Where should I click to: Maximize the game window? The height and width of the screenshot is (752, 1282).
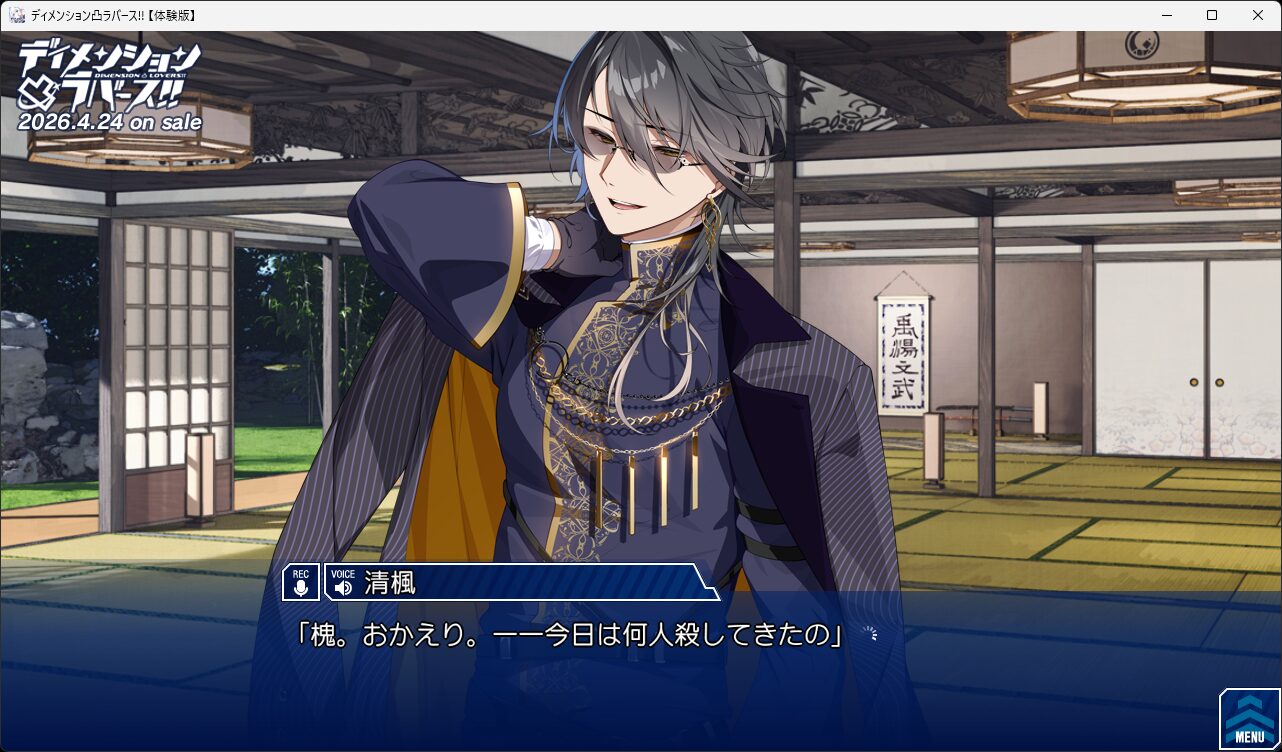[1212, 15]
